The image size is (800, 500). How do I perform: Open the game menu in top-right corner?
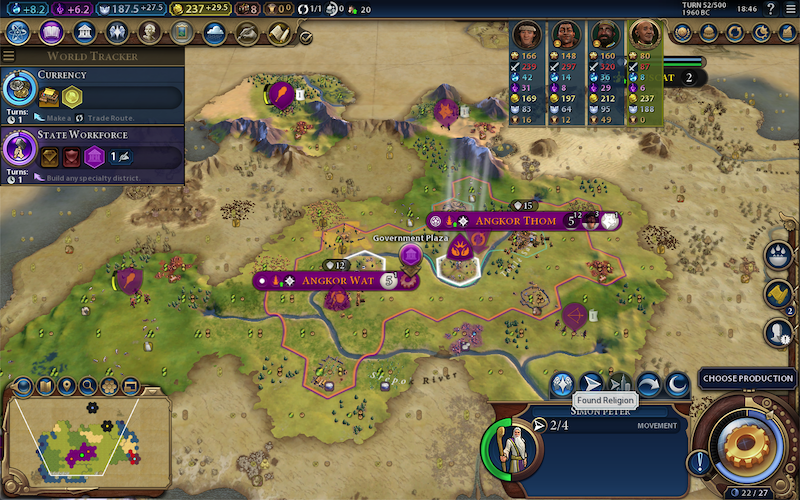790,8
